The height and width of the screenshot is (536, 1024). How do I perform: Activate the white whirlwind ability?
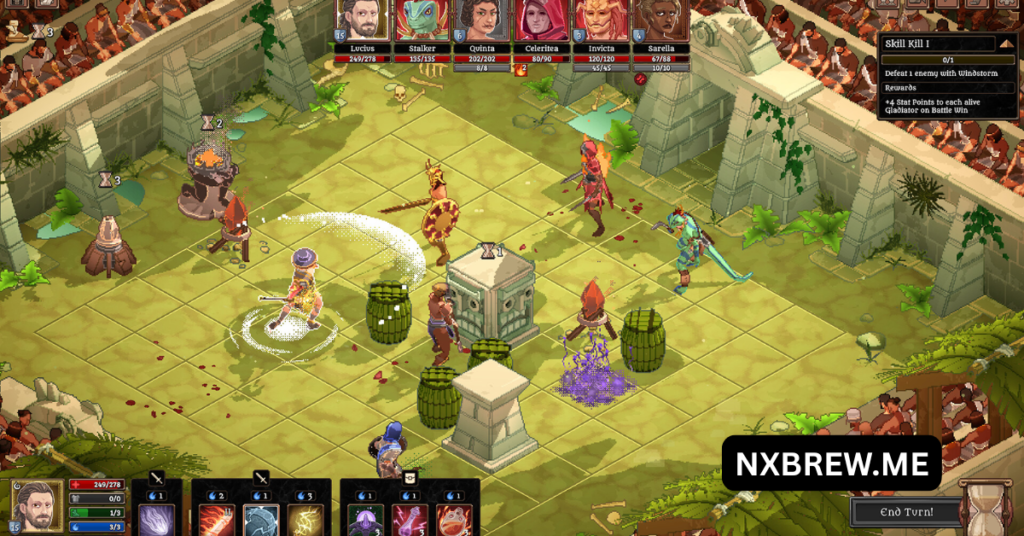pos(157,520)
